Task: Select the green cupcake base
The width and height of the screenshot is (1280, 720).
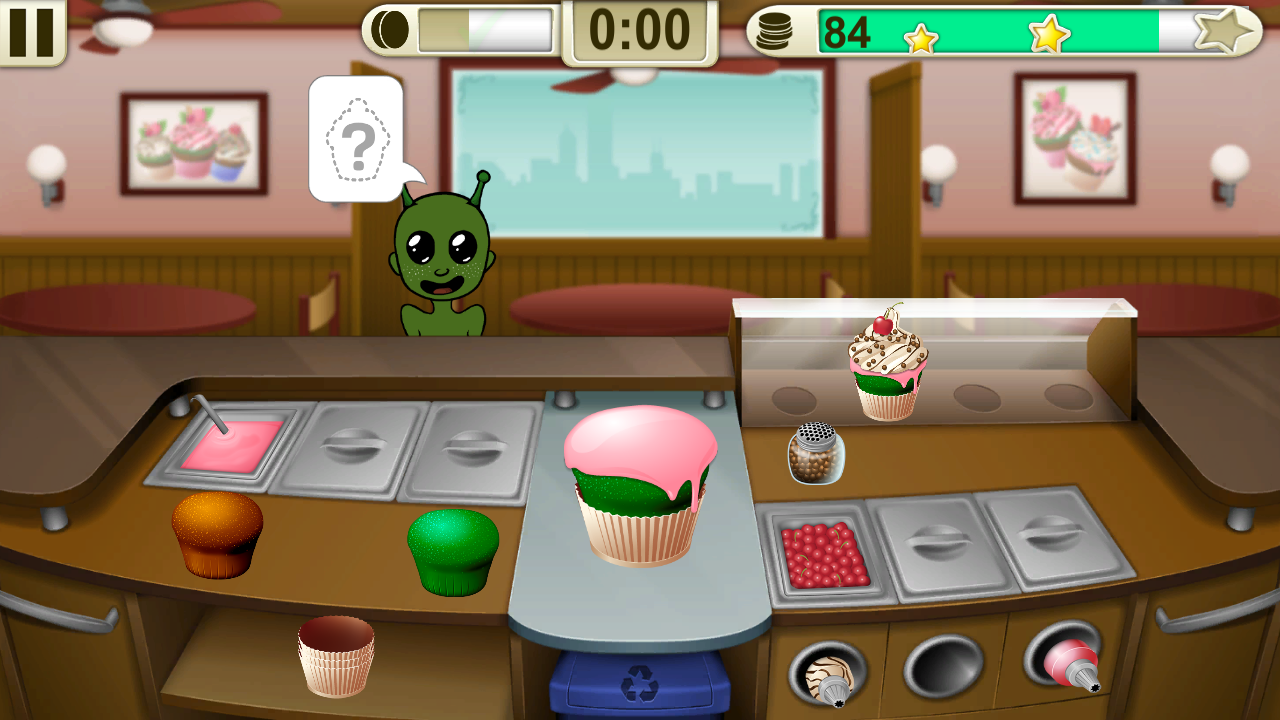Action: coord(453,547)
